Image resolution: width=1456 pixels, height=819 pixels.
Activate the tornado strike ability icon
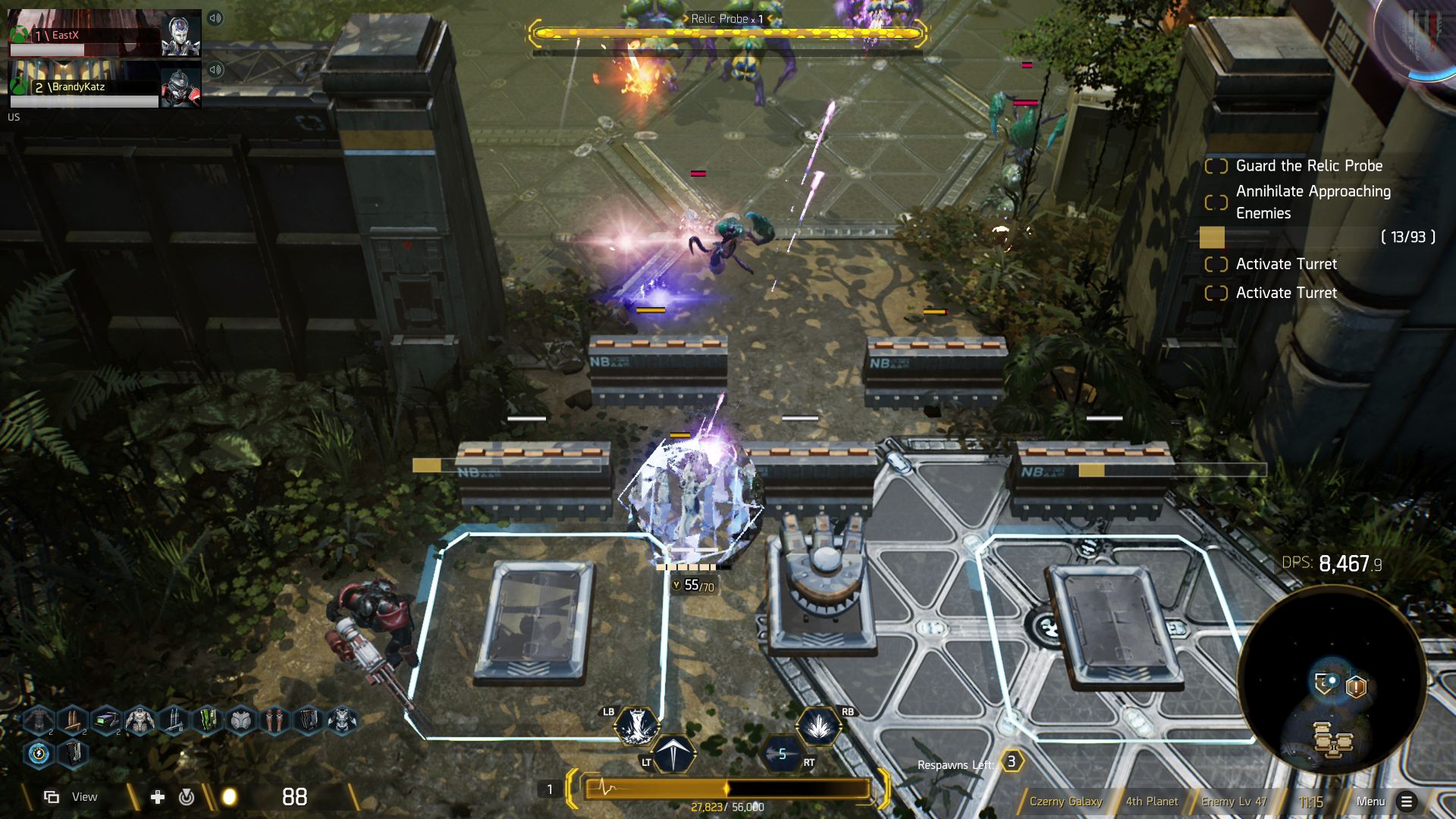pos(635,726)
